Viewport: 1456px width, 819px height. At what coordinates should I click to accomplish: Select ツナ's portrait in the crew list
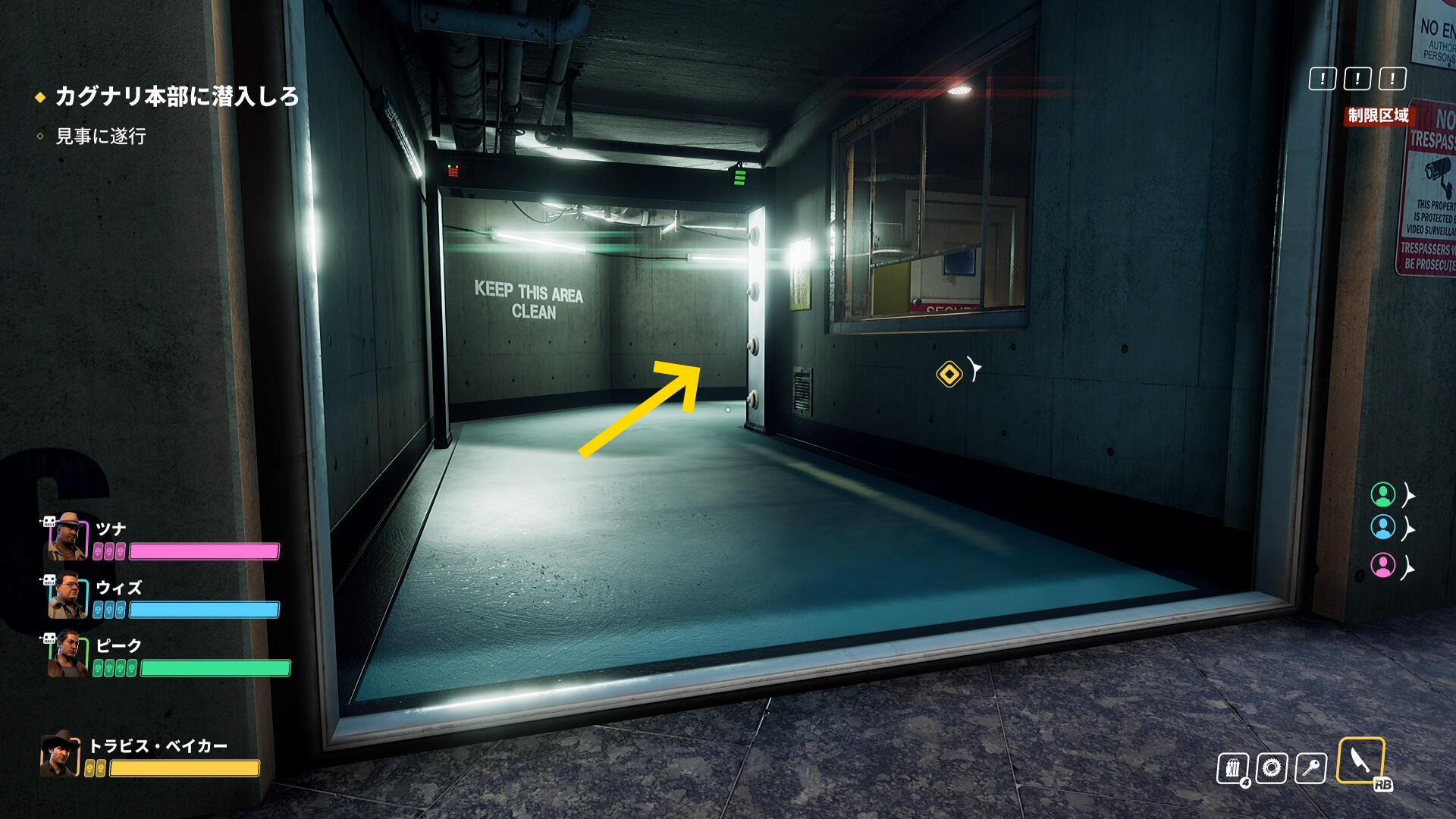[x=67, y=537]
